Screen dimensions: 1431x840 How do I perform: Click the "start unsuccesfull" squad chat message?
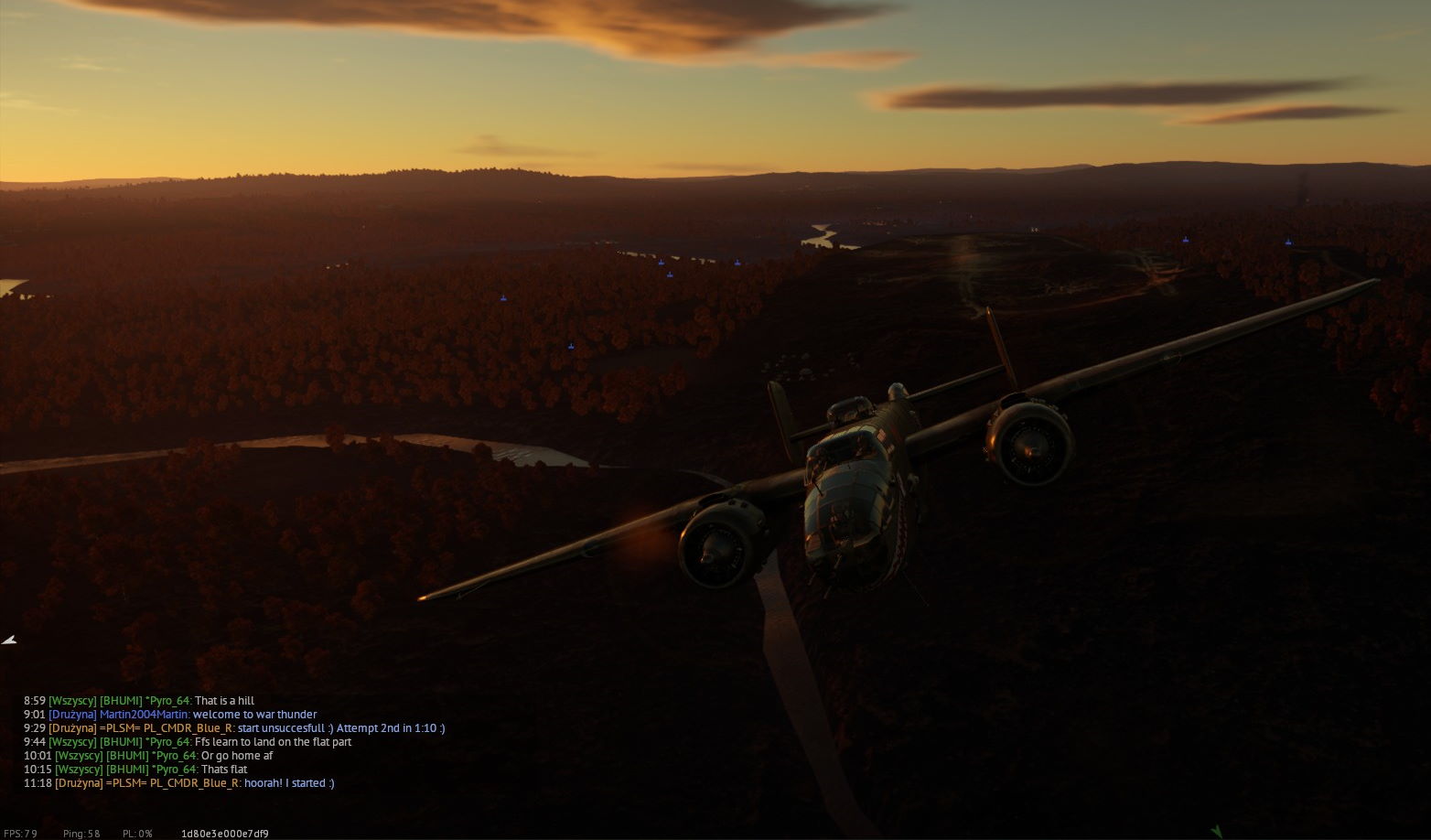[x=340, y=728]
